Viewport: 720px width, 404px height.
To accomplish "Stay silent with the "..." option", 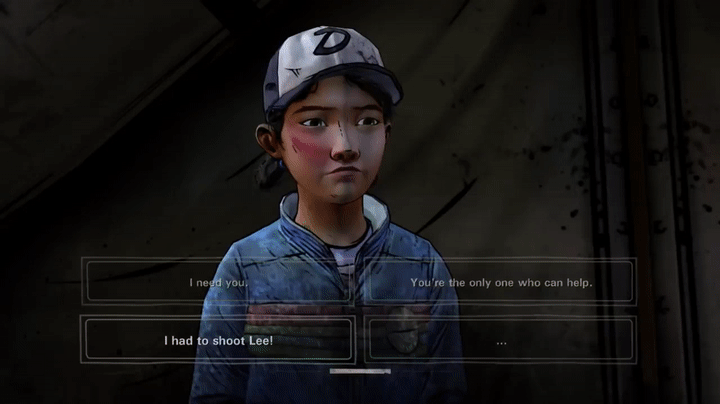I will click(500, 340).
